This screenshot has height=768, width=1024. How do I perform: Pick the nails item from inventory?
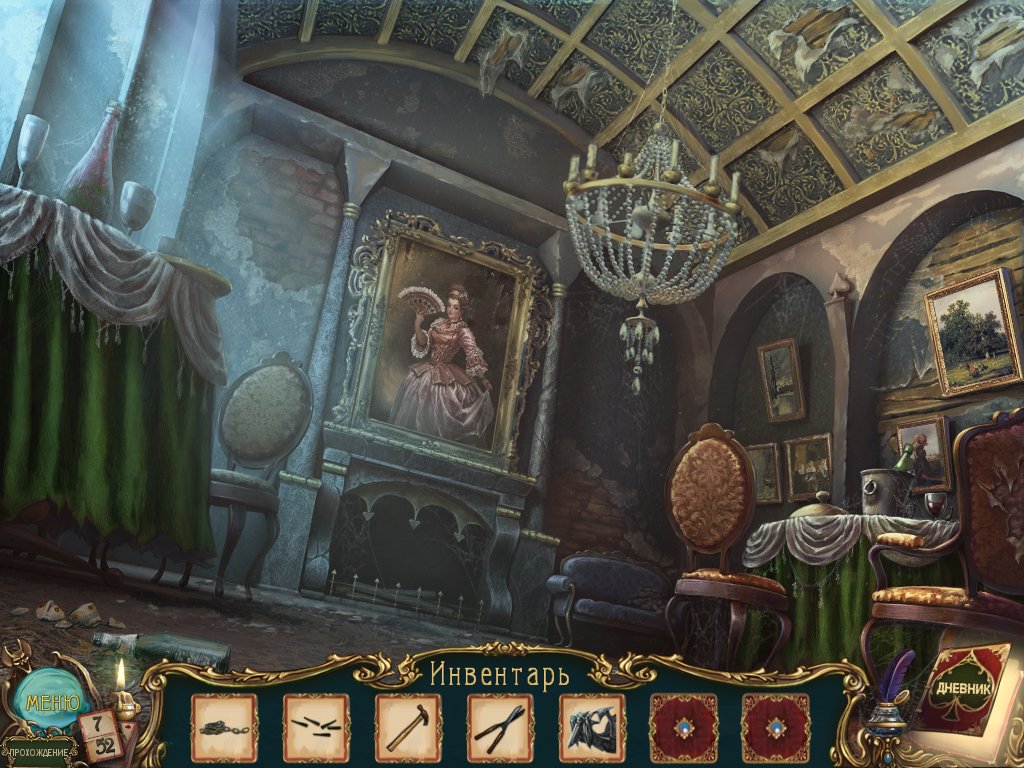[316, 727]
